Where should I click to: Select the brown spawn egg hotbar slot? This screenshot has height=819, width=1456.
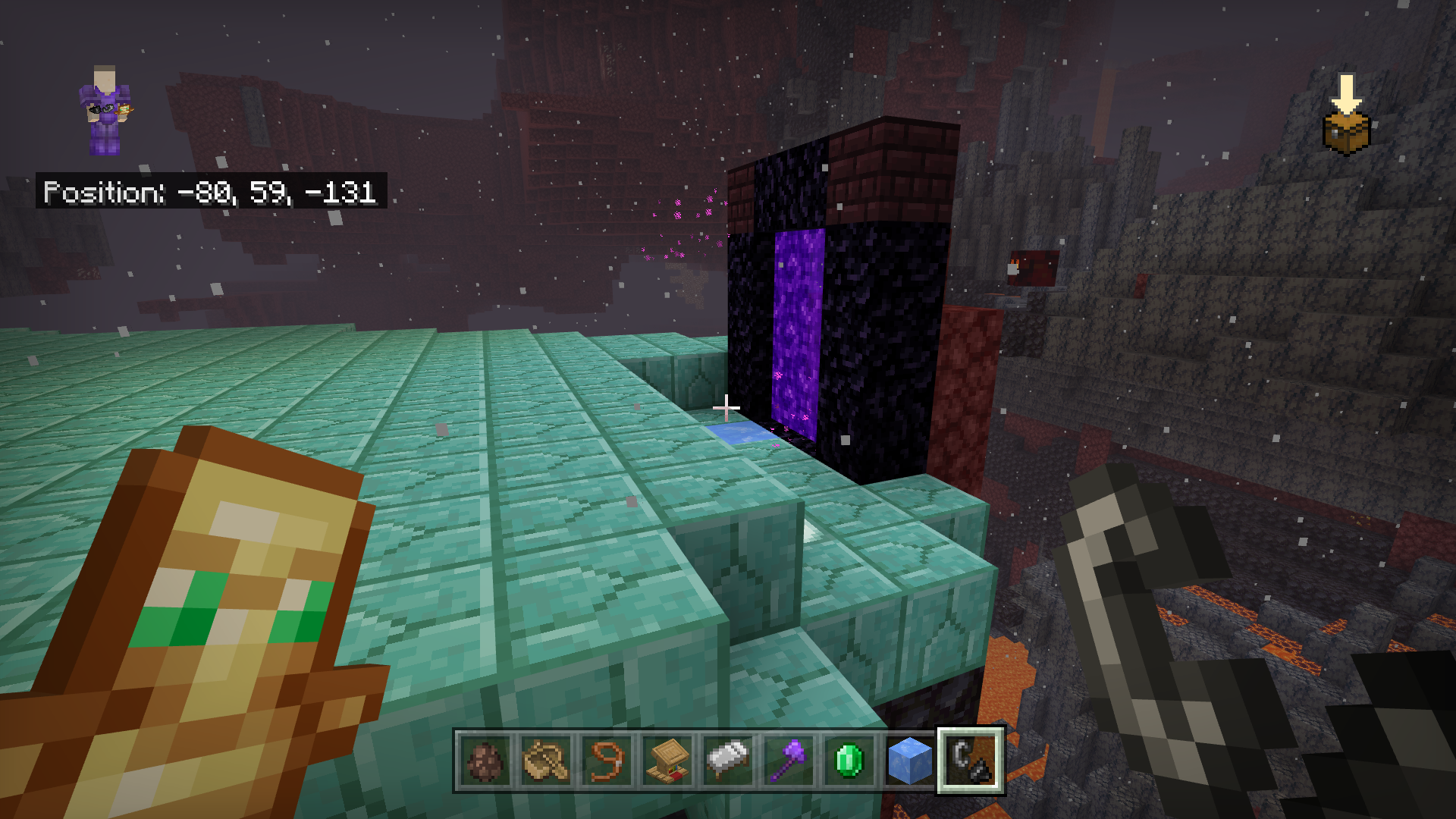point(485,761)
